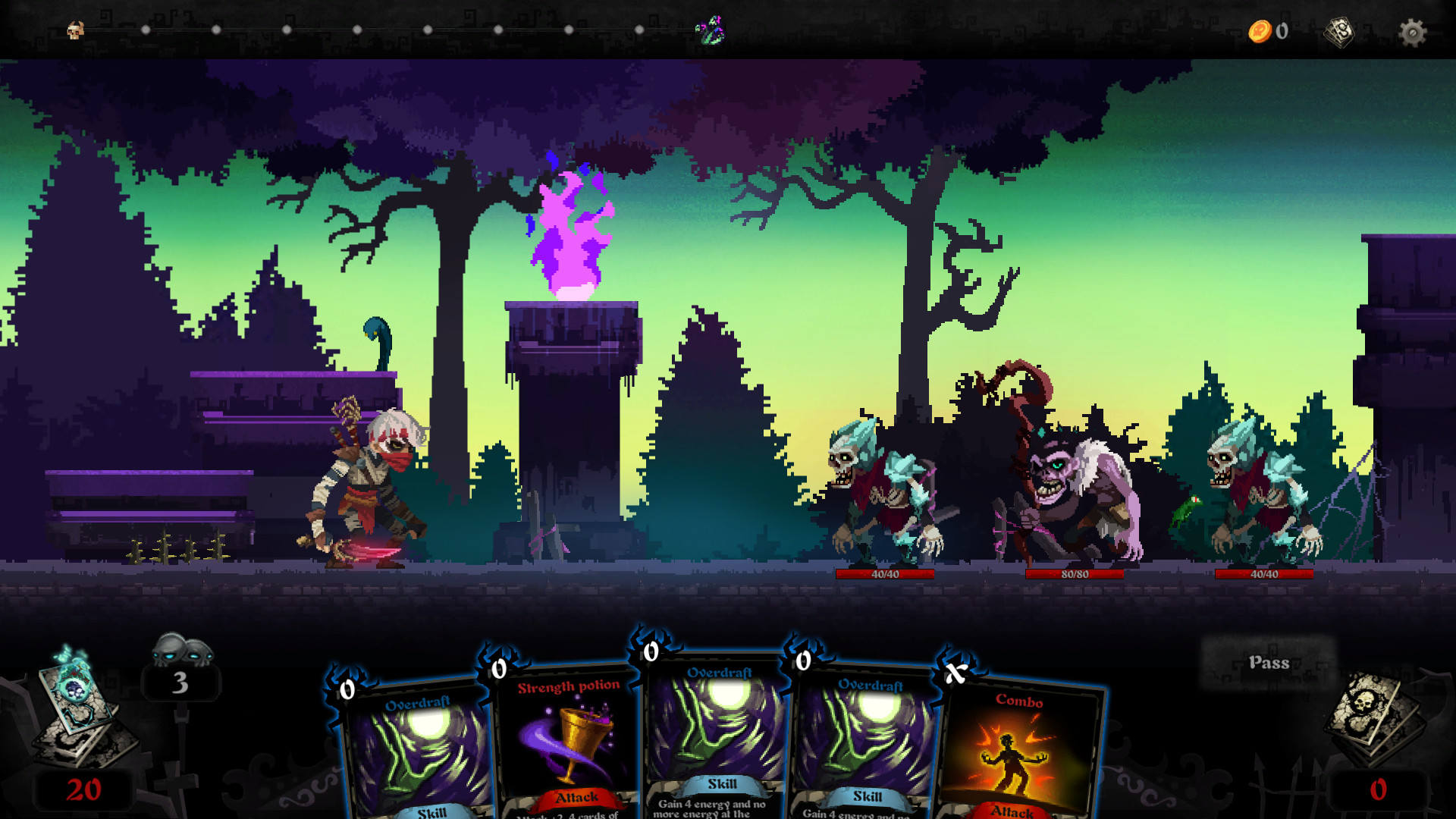Click the 80/80 health bar of the middle enemy

coord(1074,575)
